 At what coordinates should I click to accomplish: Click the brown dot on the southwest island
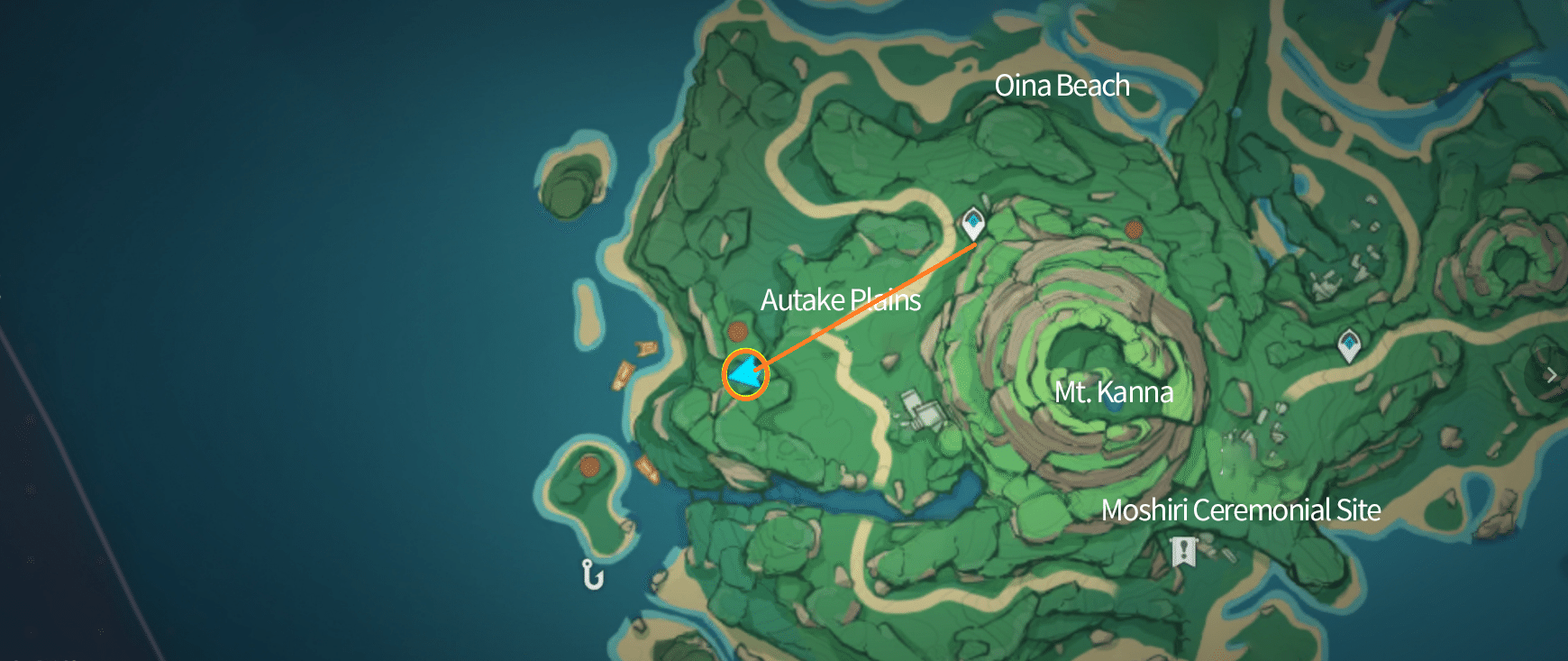click(x=590, y=469)
